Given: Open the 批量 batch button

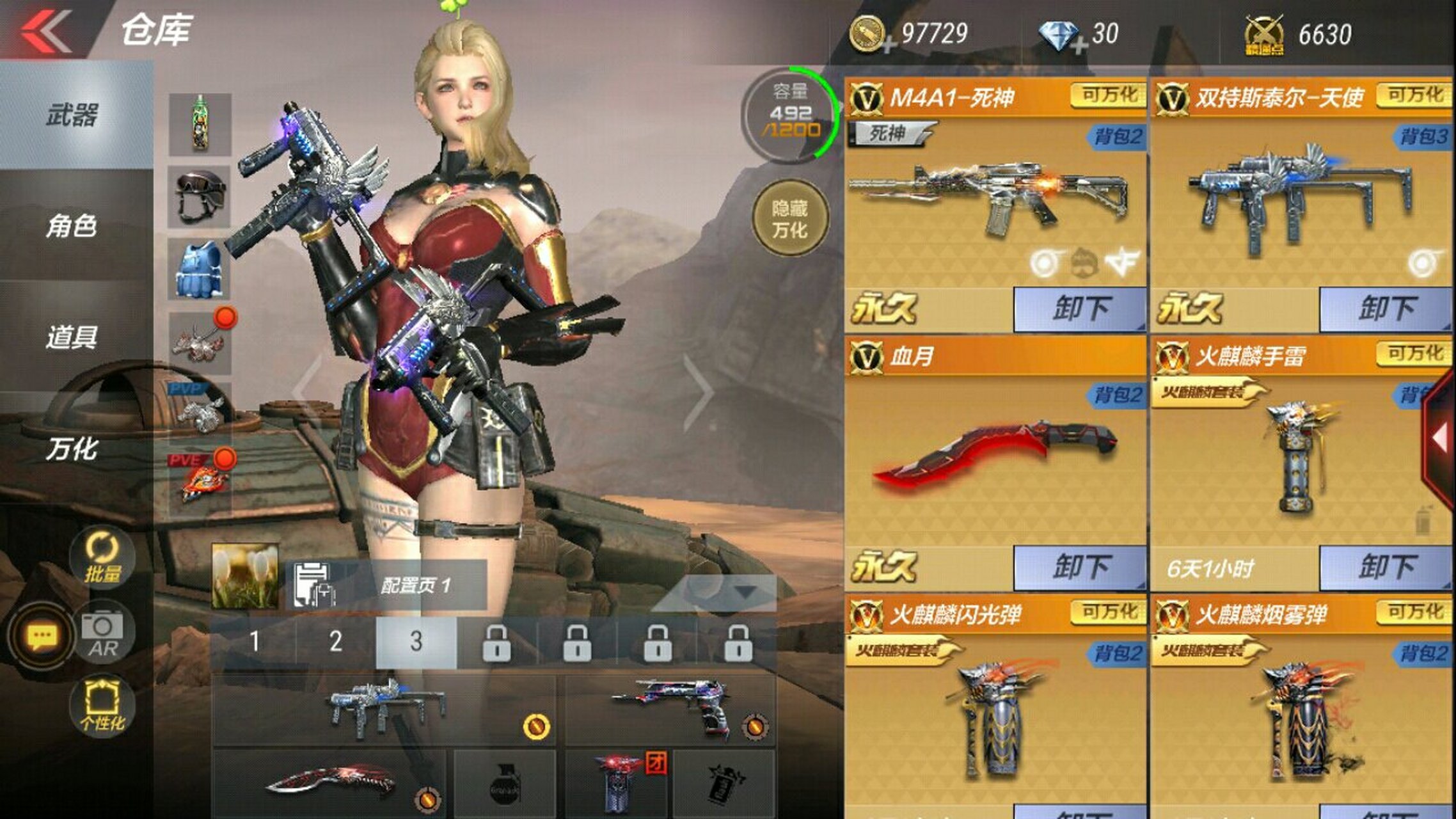Looking at the screenshot, I should (102, 558).
